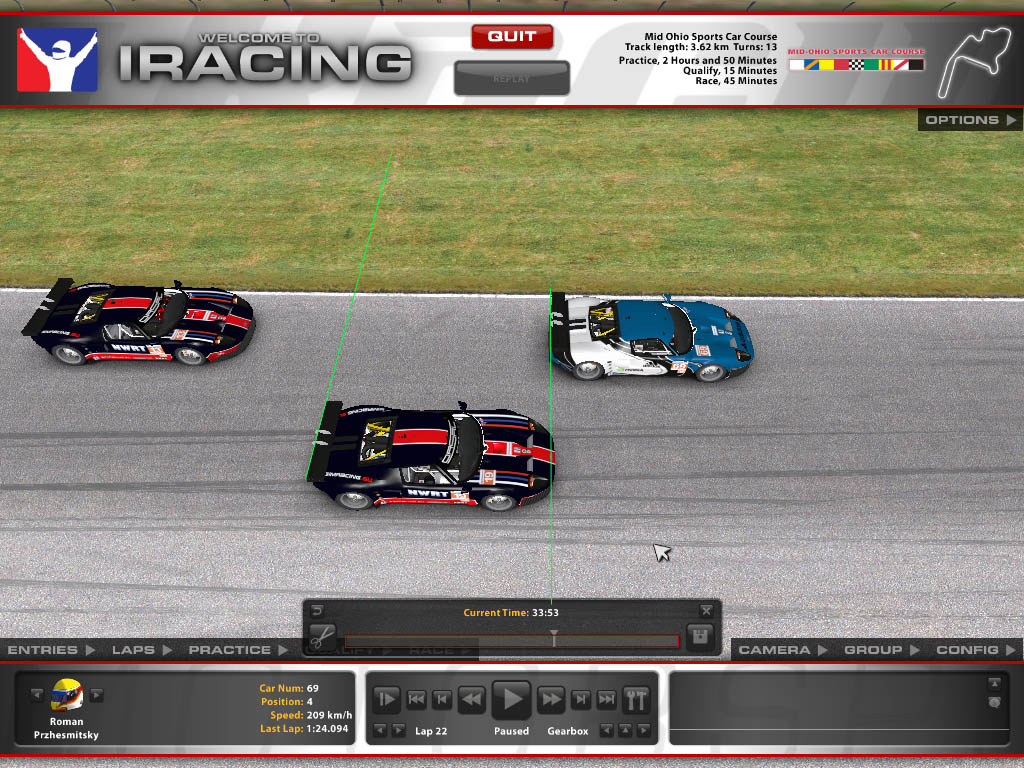The height and width of the screenshot is (768, 1024).
Task: Show the Laps tab
Action: click(x=140, y=650)
